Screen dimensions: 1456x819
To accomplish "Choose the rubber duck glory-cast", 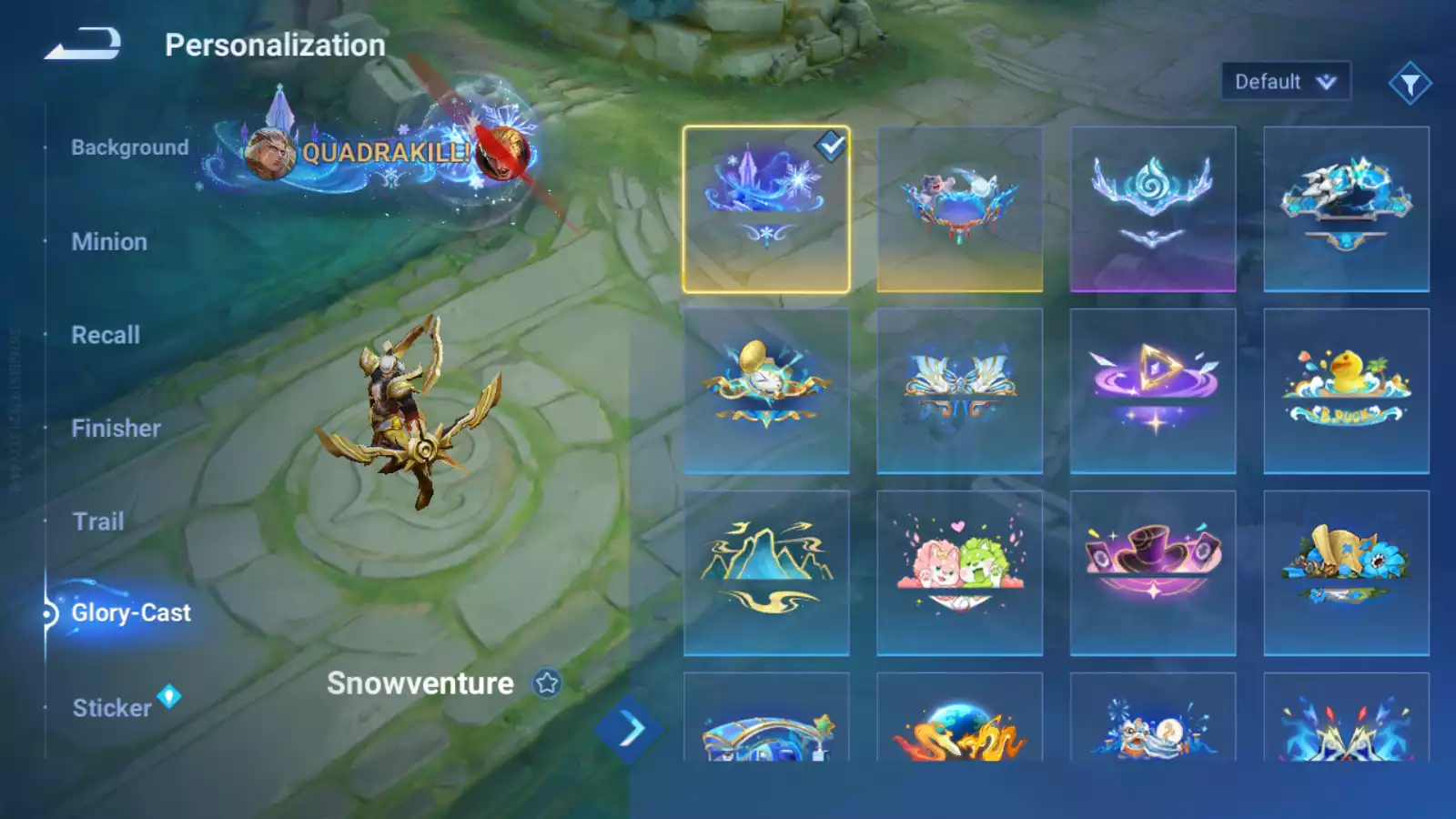I will tap(1346, 391).
